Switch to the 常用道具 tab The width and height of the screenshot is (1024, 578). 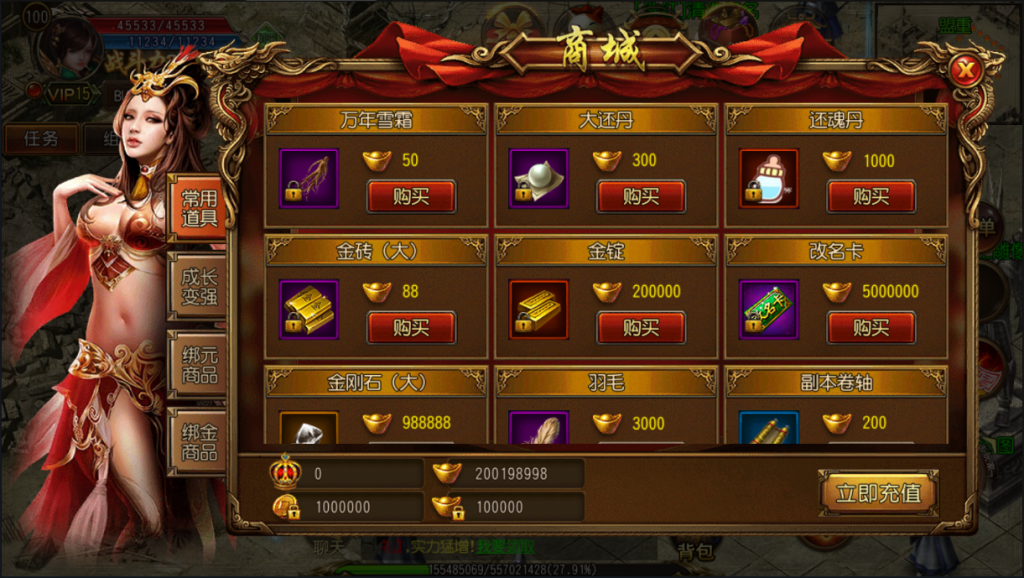point(199,209)
